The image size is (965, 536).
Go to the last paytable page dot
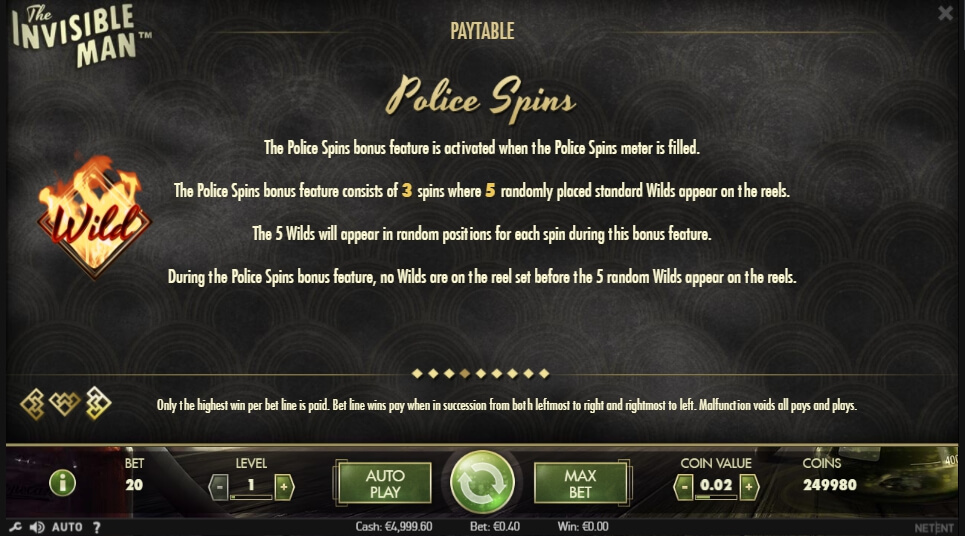tap(545, 374)
